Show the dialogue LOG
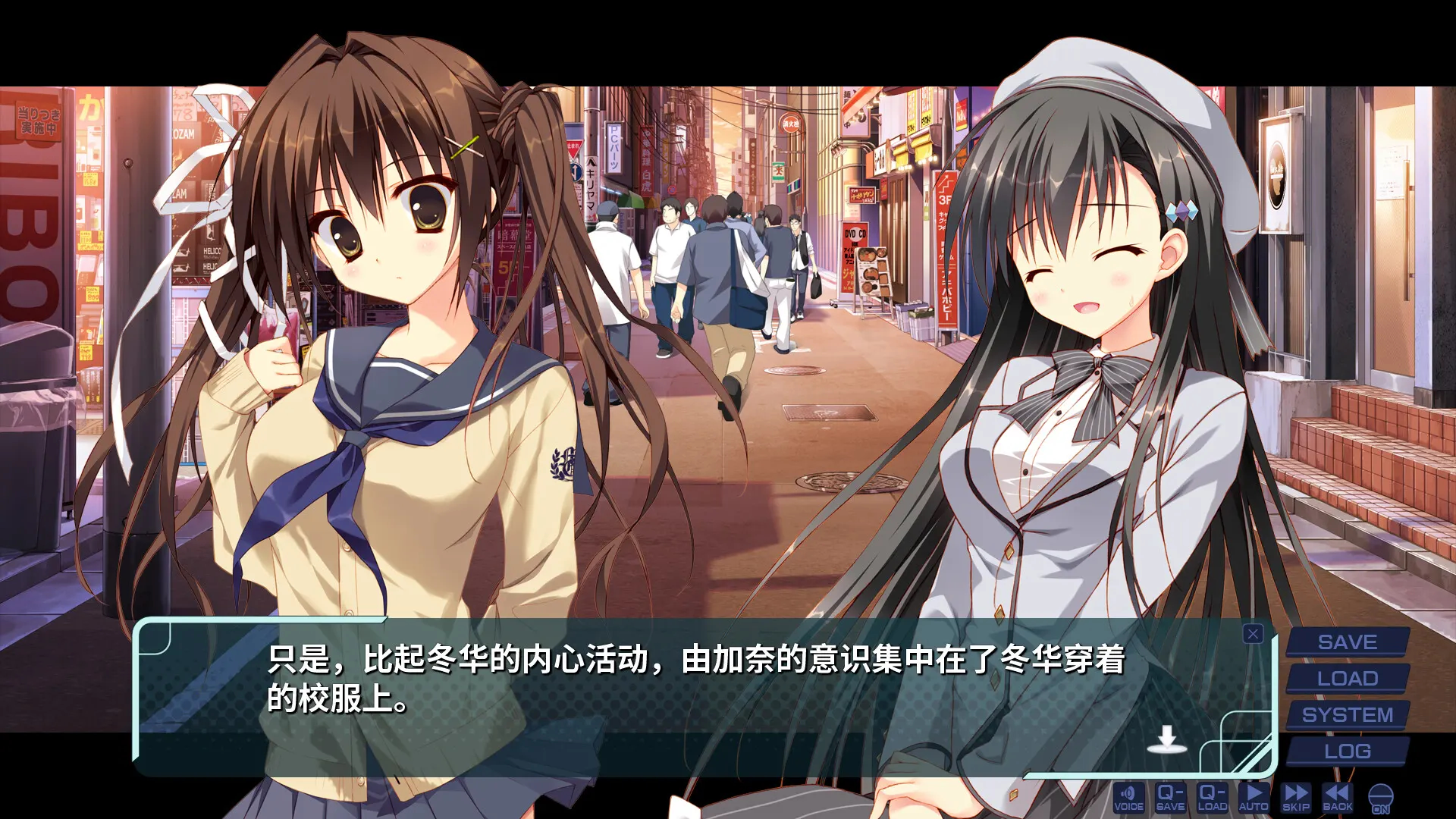The height and width of the screenshot is (819, 1456). (x=1347, y=752)
